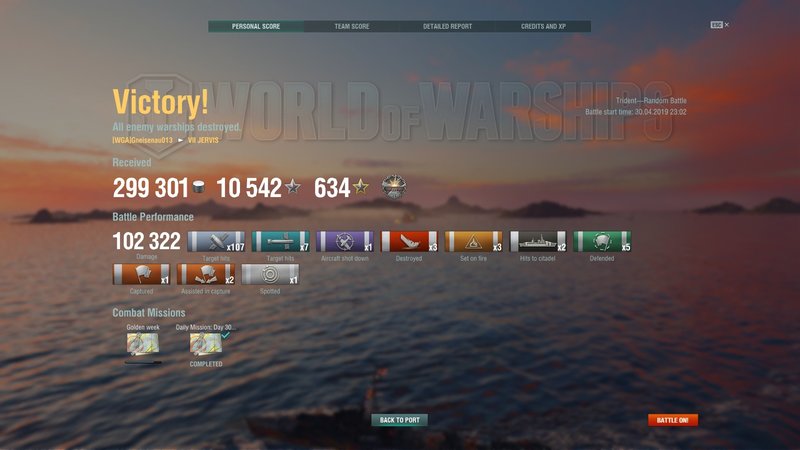
Task: Close the results screen with the X
Action: (x=727, y=24)
